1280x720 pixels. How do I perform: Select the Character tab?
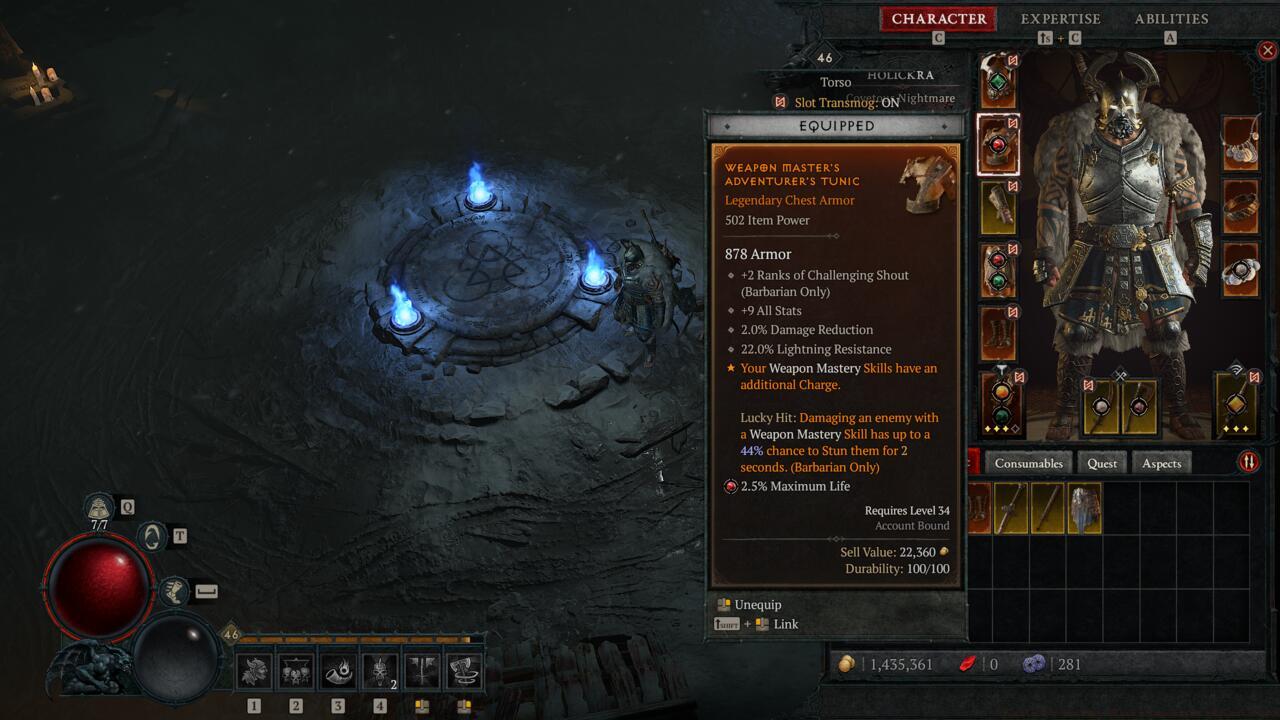(938, 19)
